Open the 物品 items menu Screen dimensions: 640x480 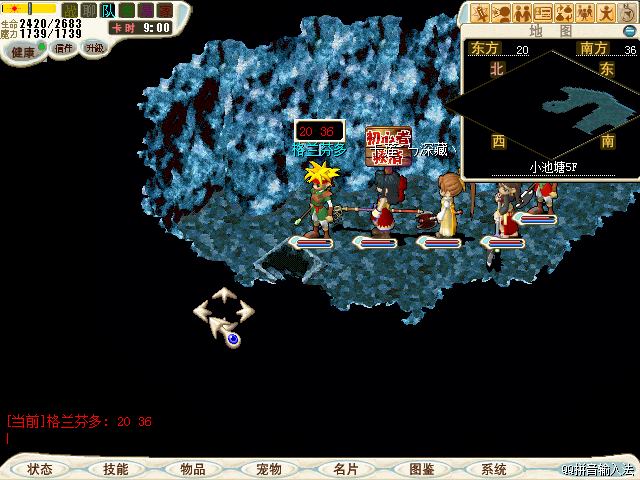click(193, 469)
